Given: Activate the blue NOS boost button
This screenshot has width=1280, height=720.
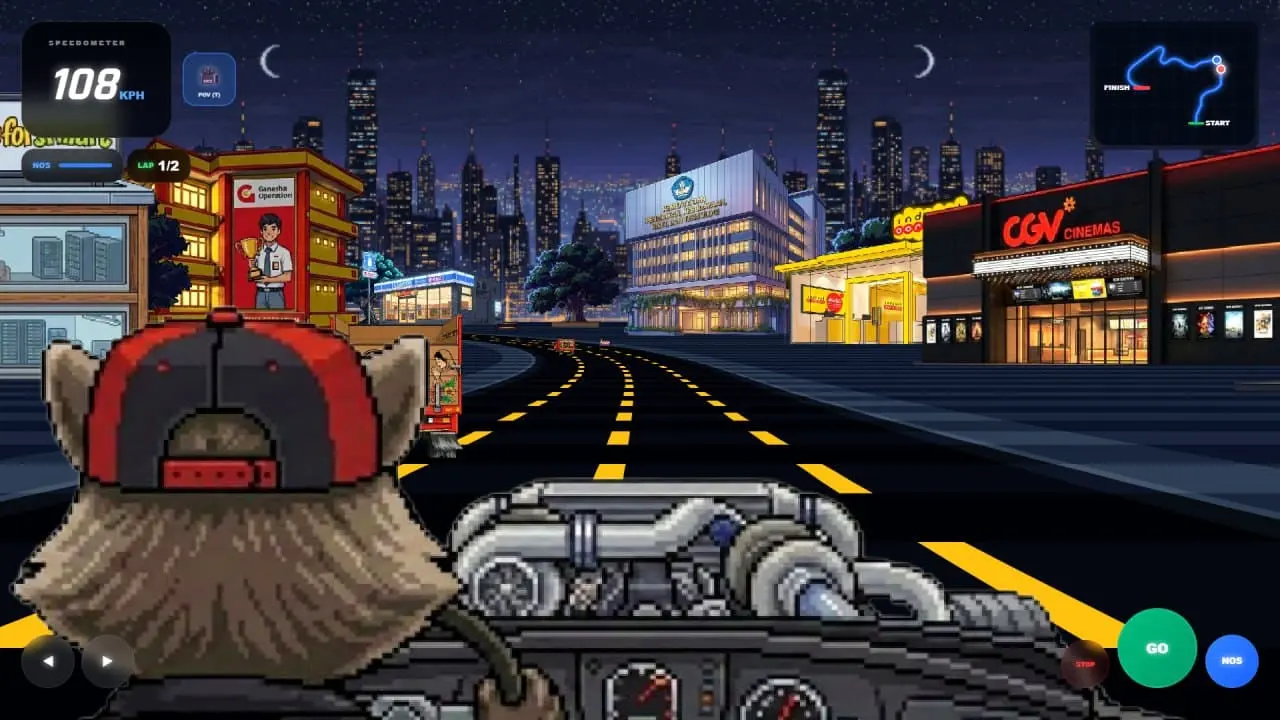Looking at the screenshot, I should (1231, 660).
